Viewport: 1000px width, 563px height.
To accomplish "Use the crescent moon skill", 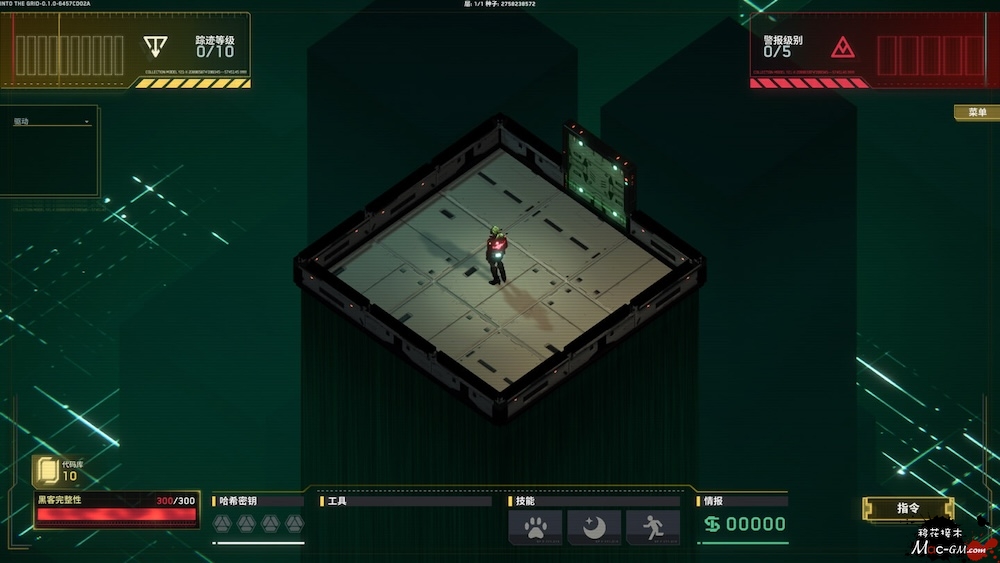I will tap(594, 526).
